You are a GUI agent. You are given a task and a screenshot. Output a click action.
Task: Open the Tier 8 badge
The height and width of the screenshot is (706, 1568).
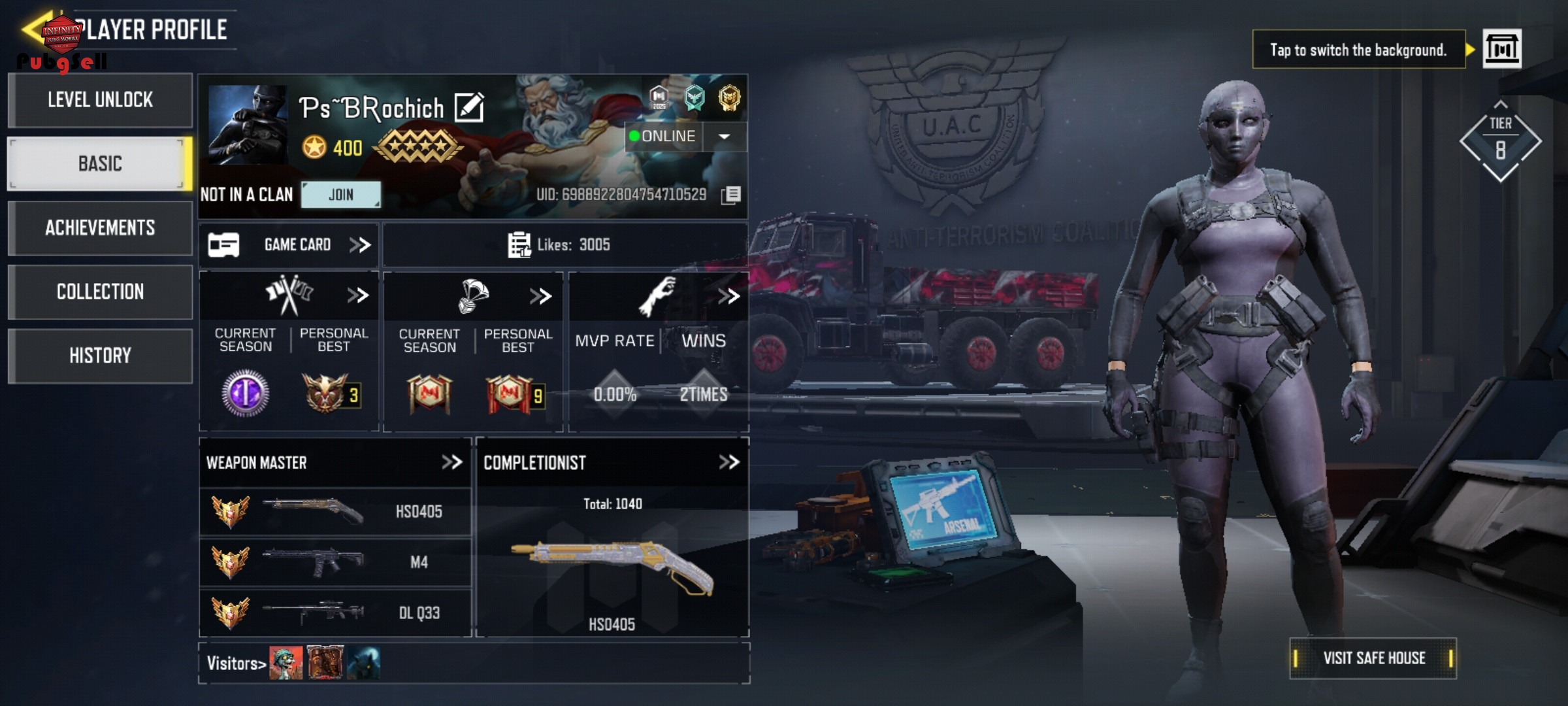pos(1500,142)
